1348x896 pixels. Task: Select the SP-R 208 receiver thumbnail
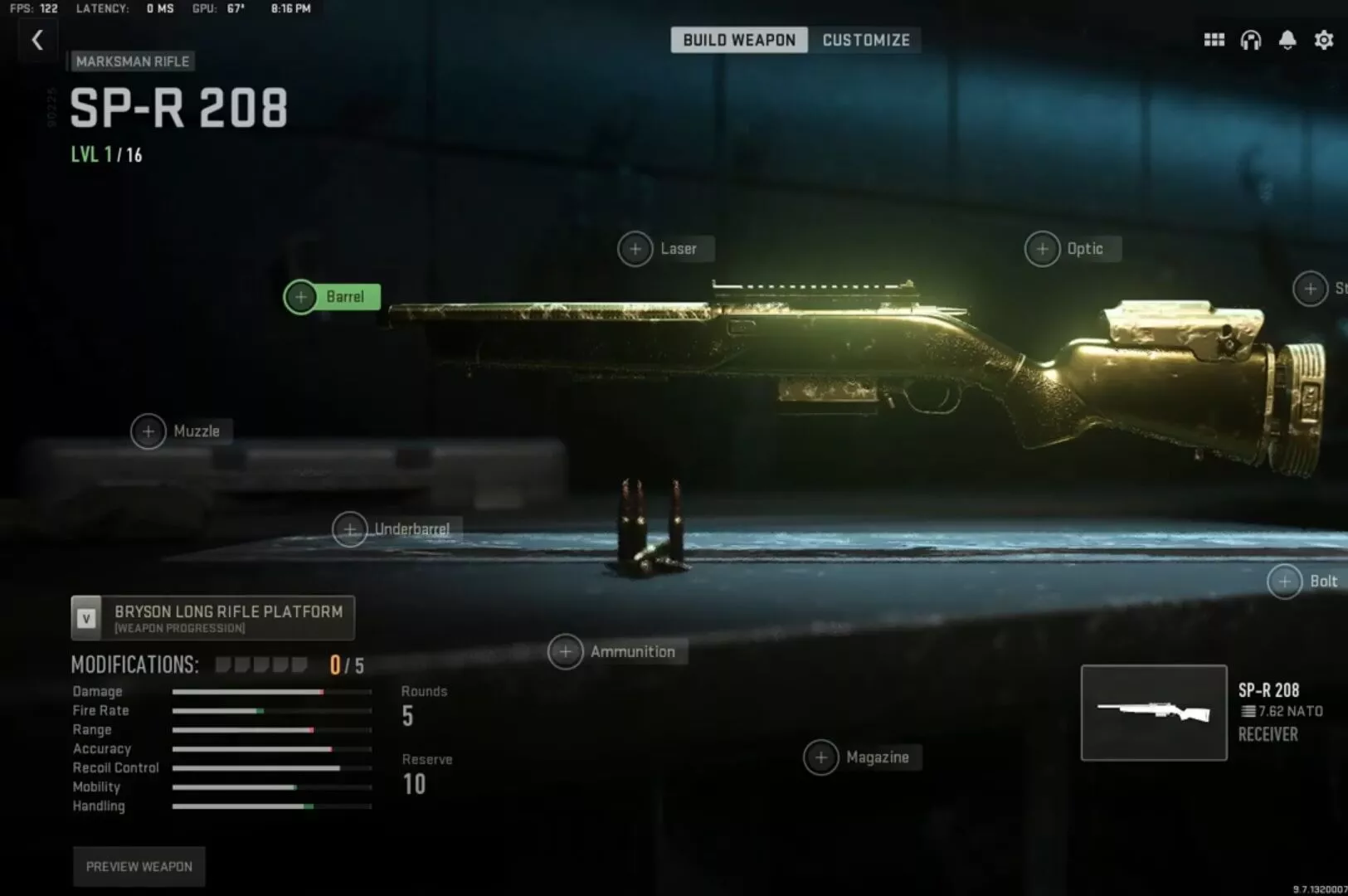(1154, 713)
